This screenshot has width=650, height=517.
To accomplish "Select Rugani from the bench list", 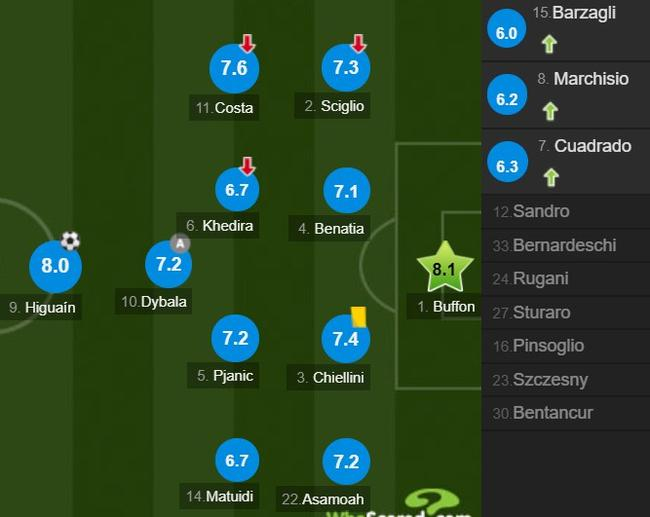I will [540, 279].
